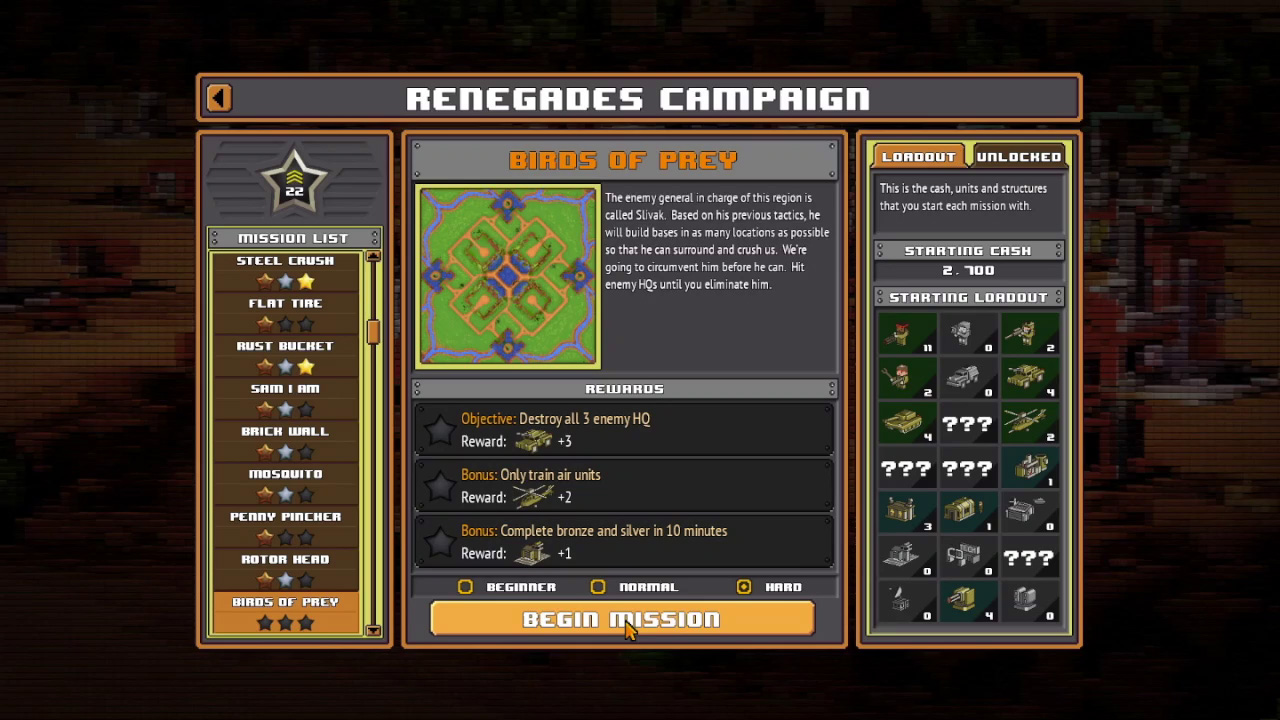Open the Unlocked tab
1280x720 pixels.
point(1018,157)
